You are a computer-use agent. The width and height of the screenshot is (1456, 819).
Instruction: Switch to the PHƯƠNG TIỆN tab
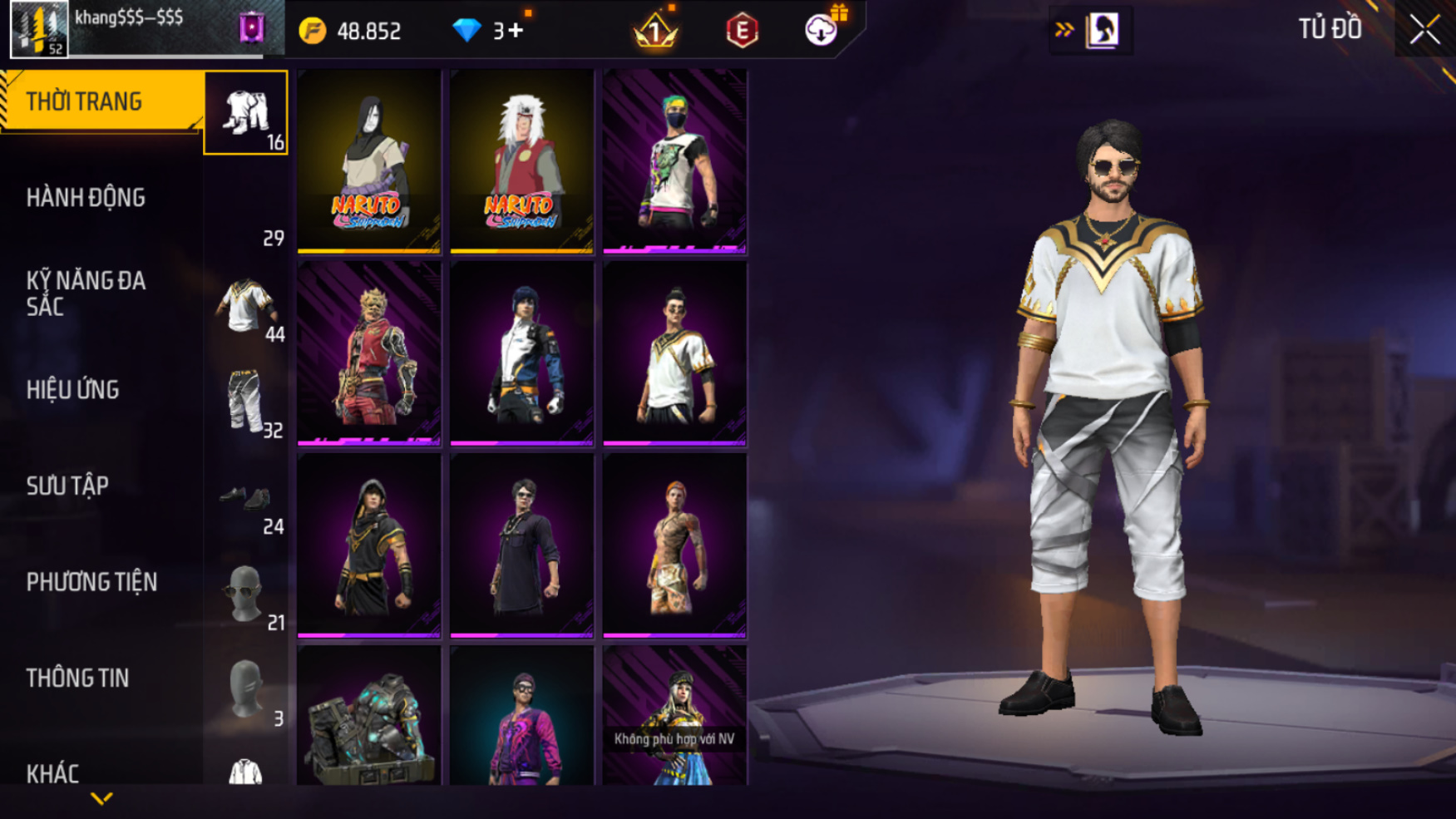click(91, 582)
